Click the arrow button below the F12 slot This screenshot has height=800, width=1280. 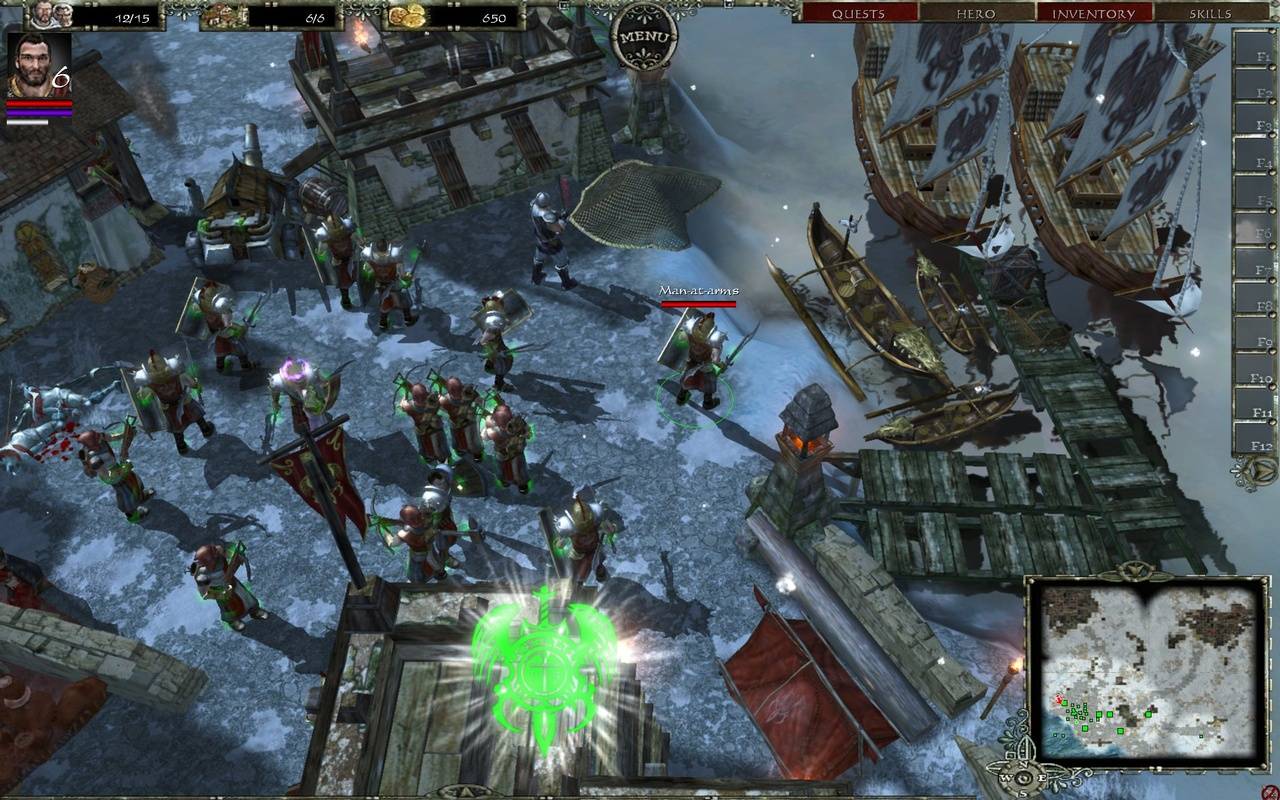point(1255,470)
